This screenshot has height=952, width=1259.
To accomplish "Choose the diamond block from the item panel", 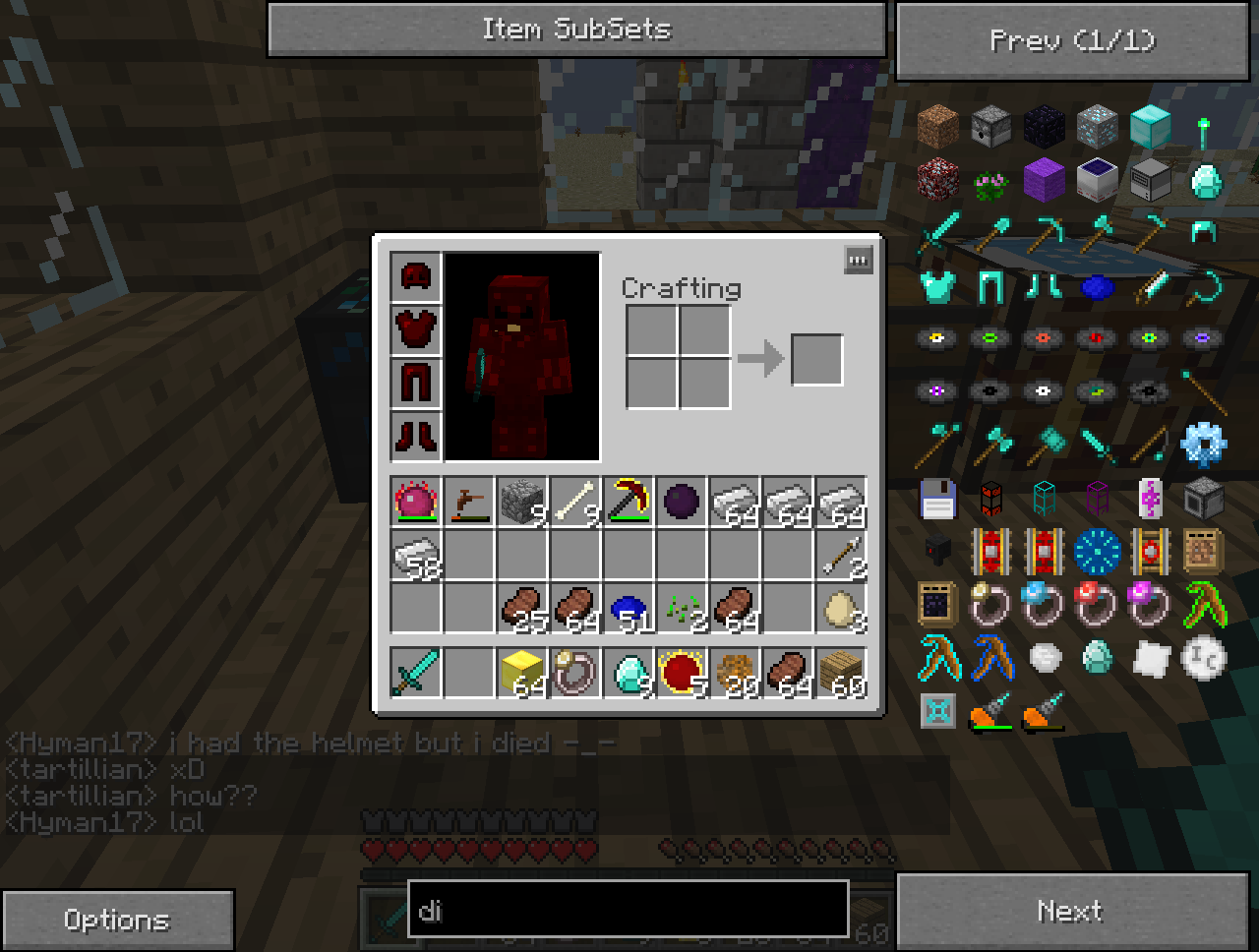I will coord(1150,127).
